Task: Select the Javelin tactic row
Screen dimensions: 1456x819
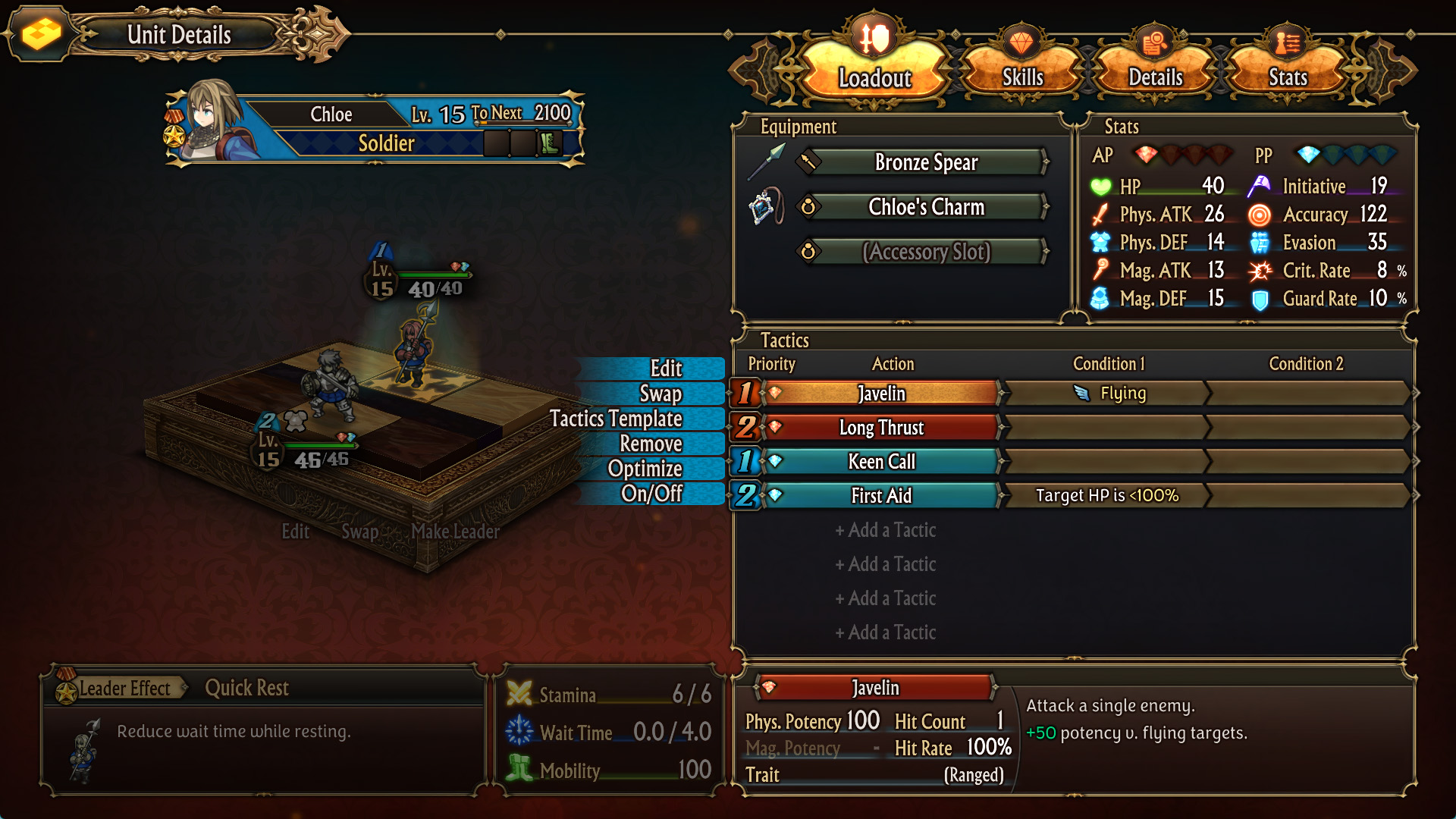Action: tap(881, 394)
